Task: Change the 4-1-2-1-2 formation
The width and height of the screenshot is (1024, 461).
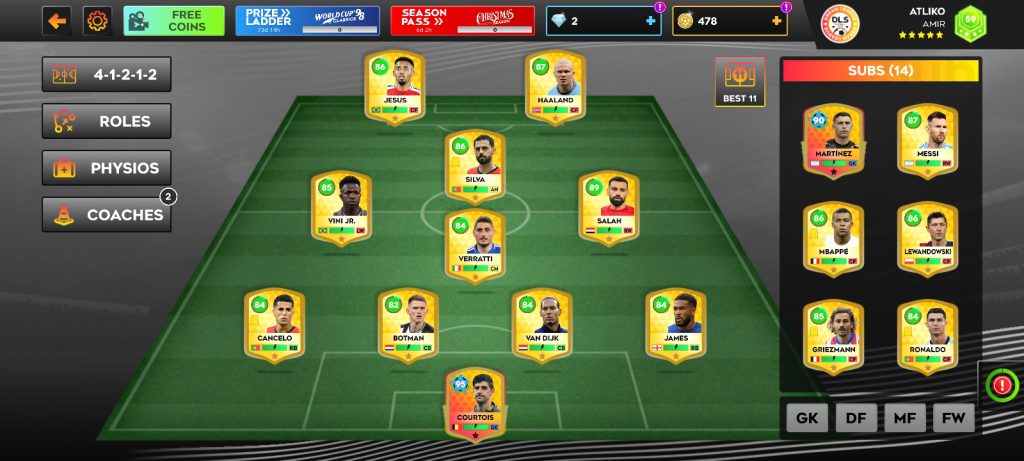Action: click(106, 74)
